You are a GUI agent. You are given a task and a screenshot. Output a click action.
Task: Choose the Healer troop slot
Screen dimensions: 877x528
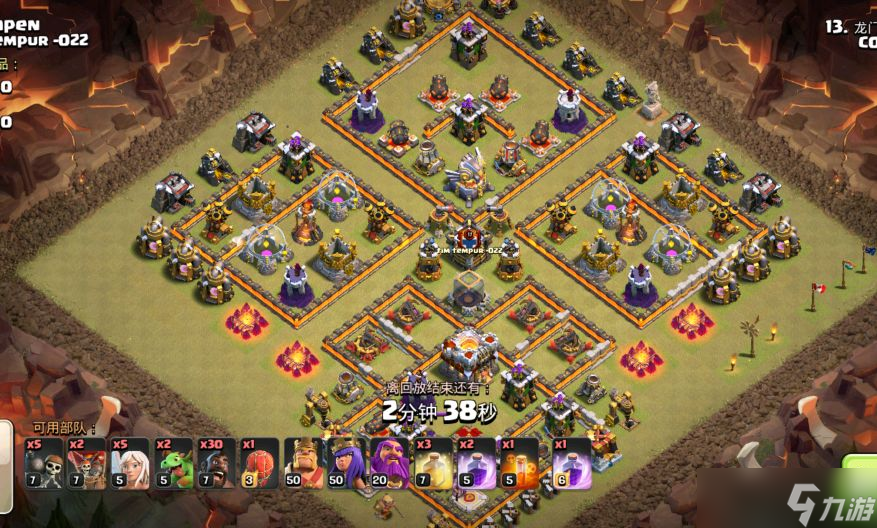tap(130, 463)
